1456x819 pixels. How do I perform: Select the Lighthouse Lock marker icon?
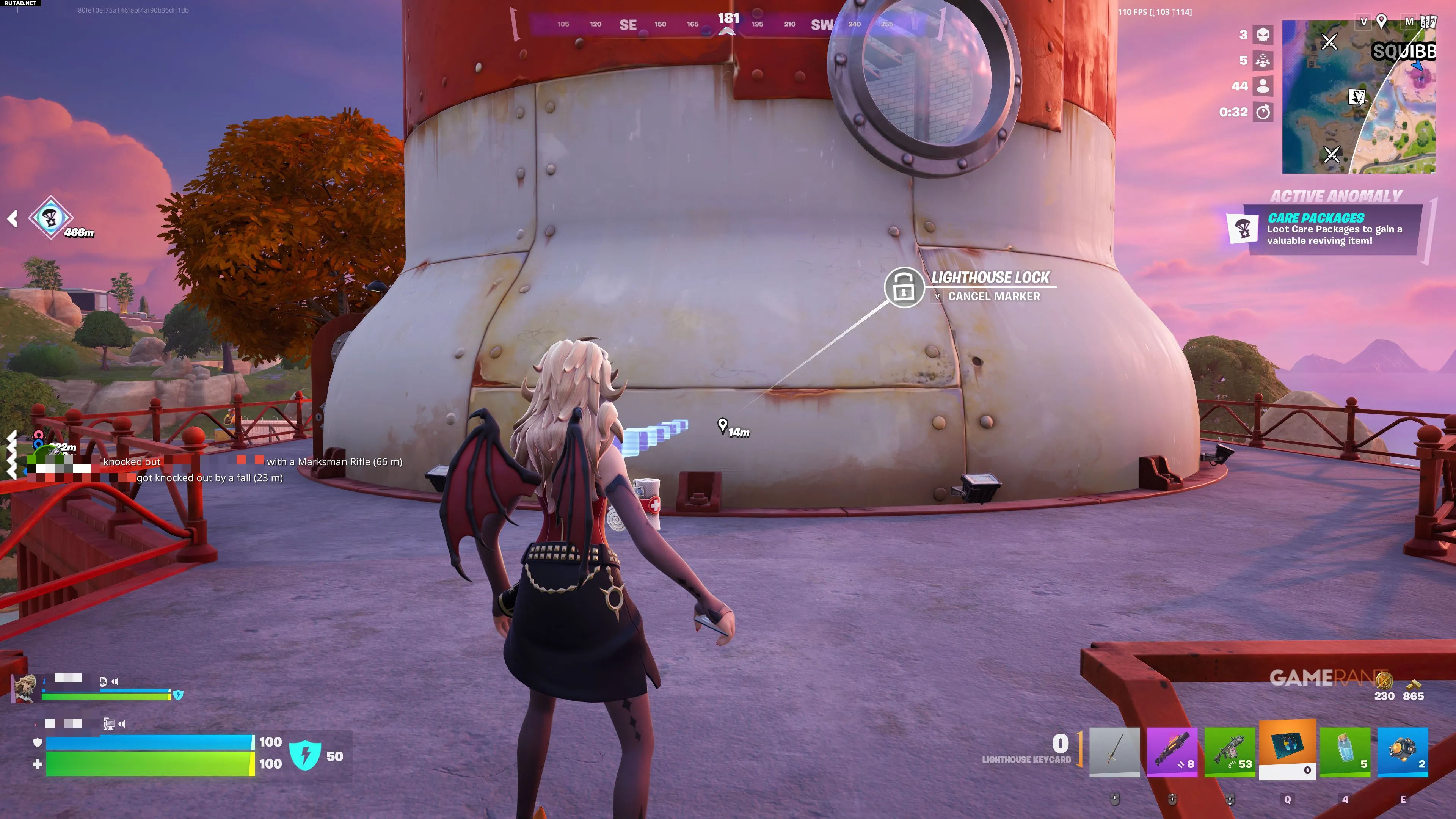903,287
